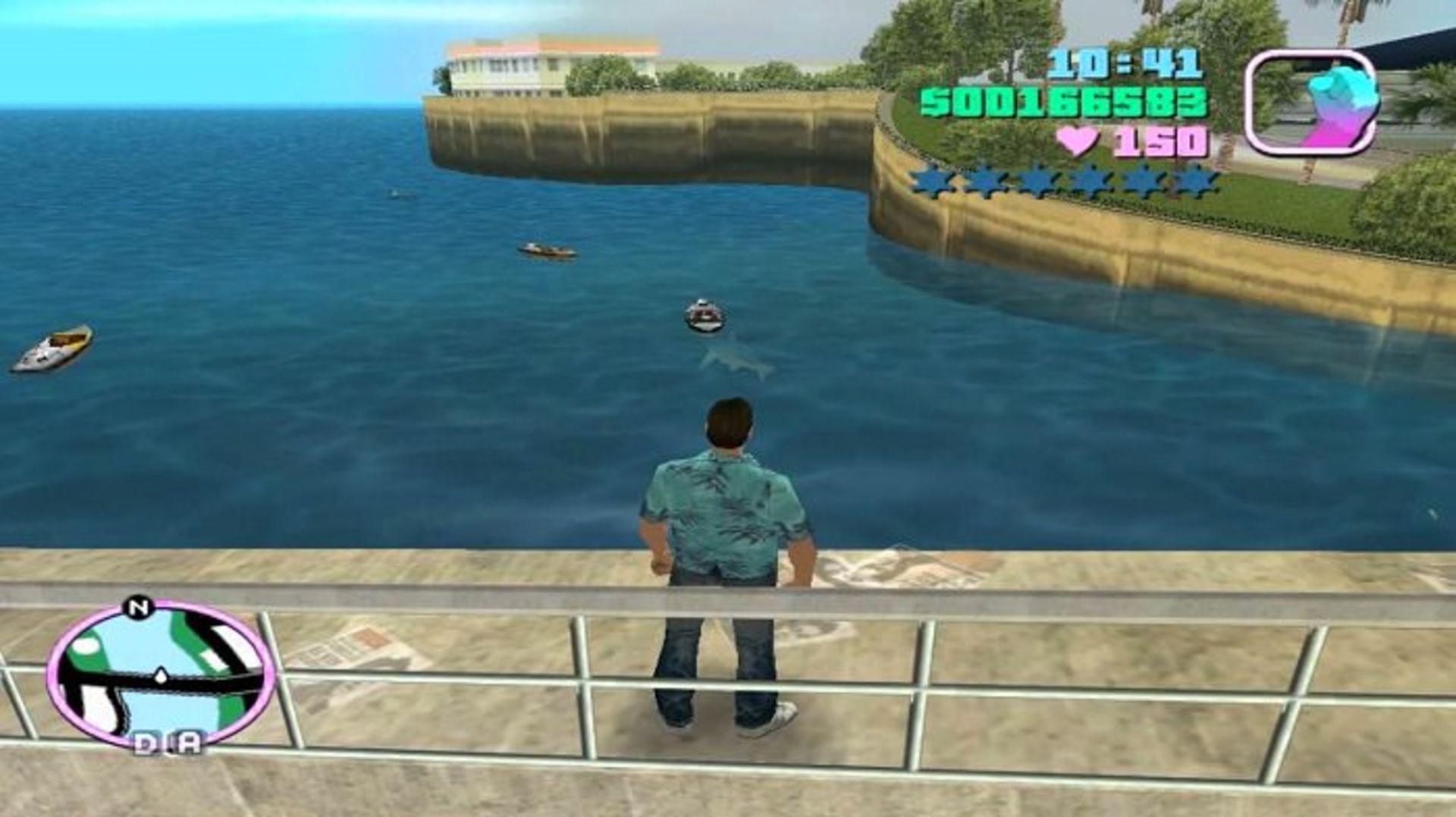Viewport: 1456px width, 817px height.
Task: Click the north marker on the radar
Action: (x=136, y=607)
